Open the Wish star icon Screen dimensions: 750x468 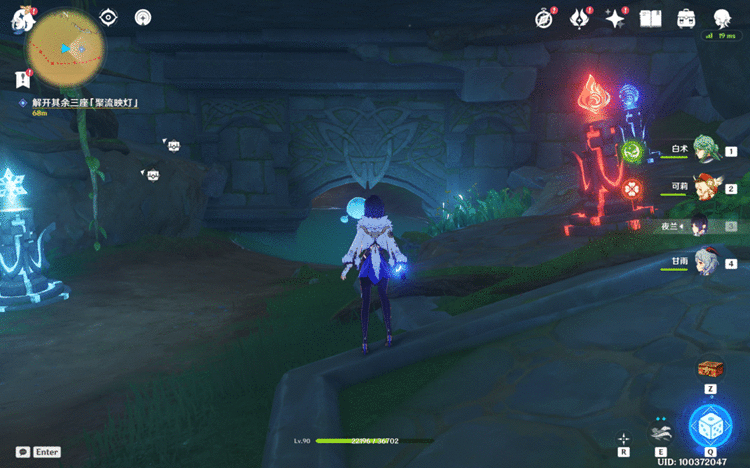tap(615, 18)
